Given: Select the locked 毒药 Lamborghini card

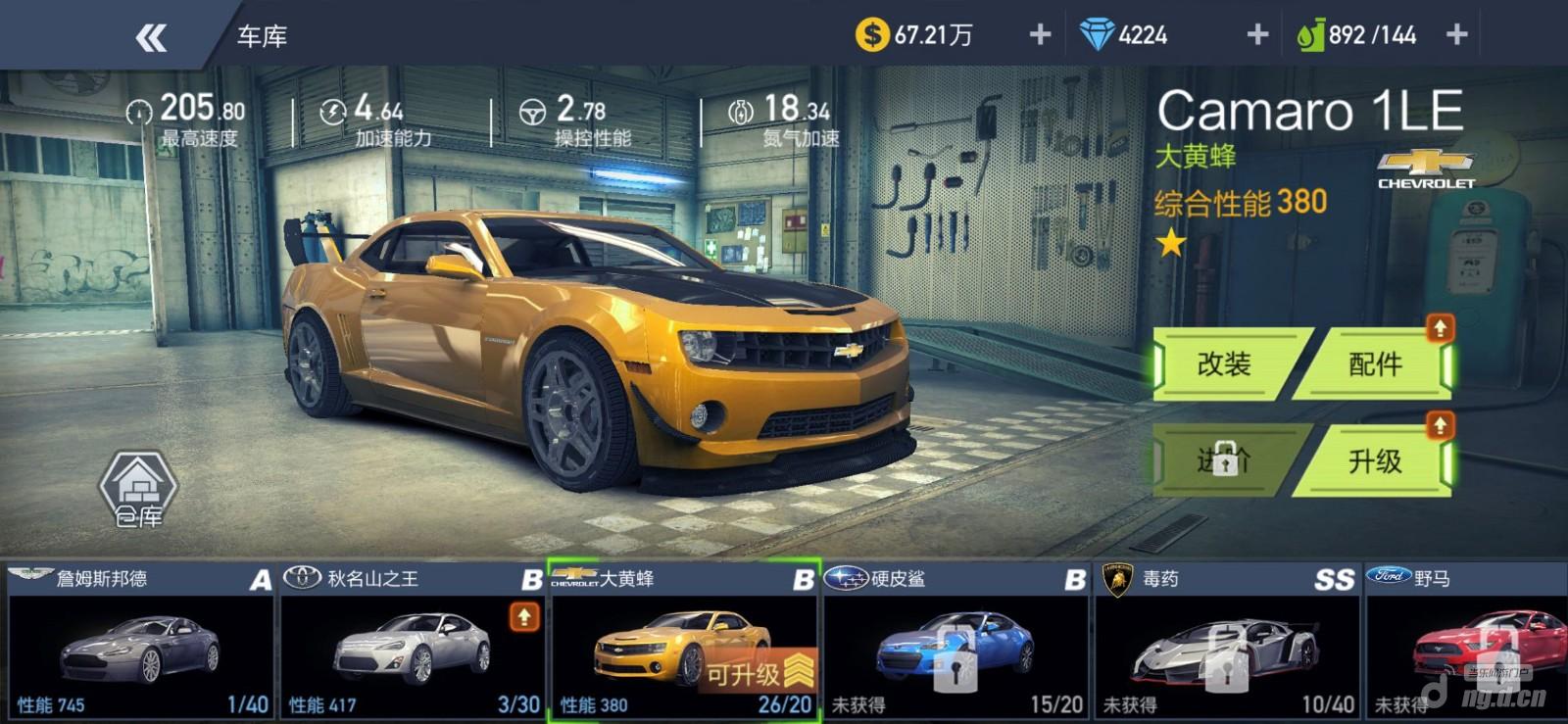Looking at the screenshot, I should click(x=1227, y=643).
